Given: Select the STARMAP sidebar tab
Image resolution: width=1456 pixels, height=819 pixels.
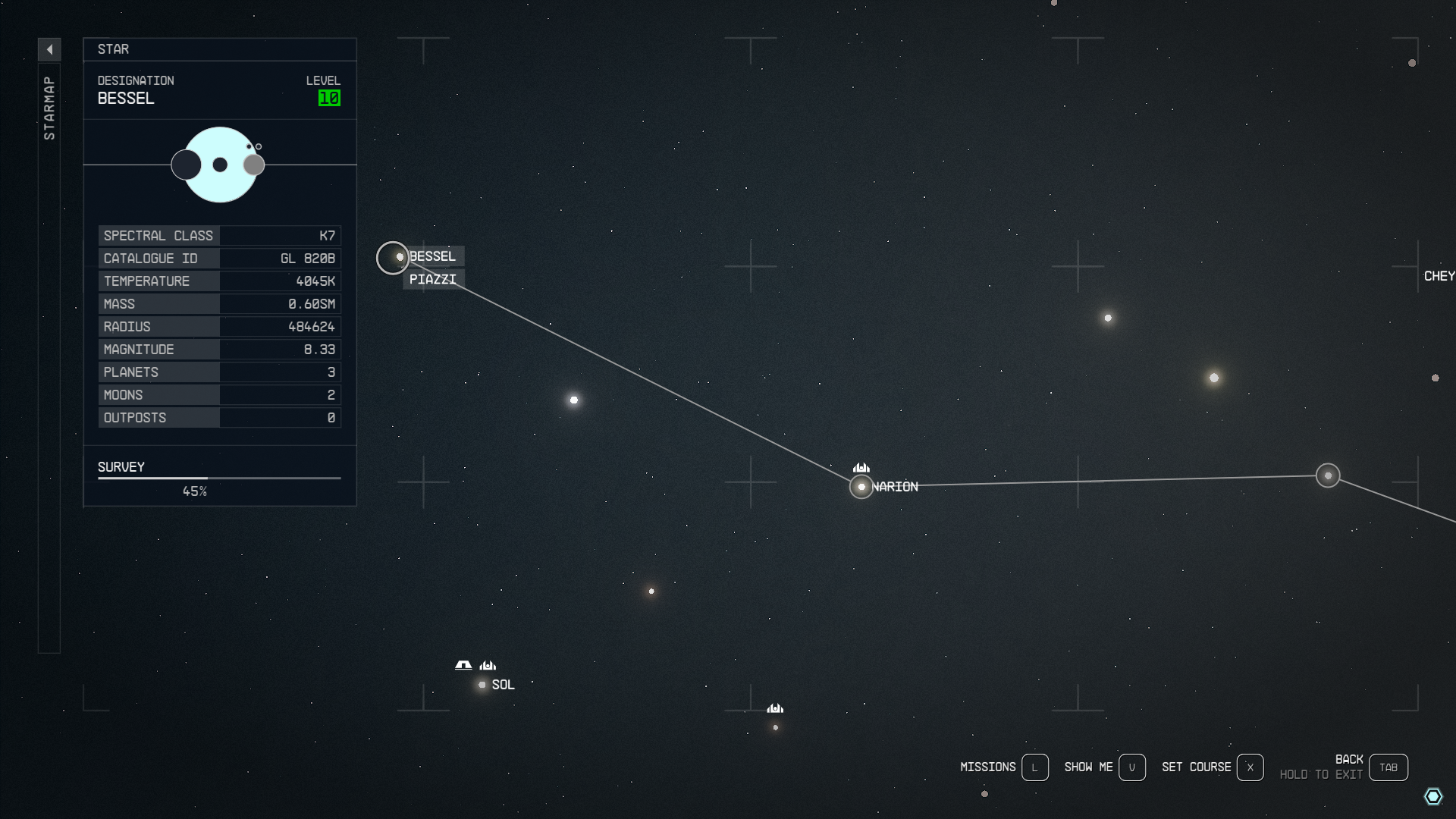Looking at the screenshot, I should click(50, 106).
